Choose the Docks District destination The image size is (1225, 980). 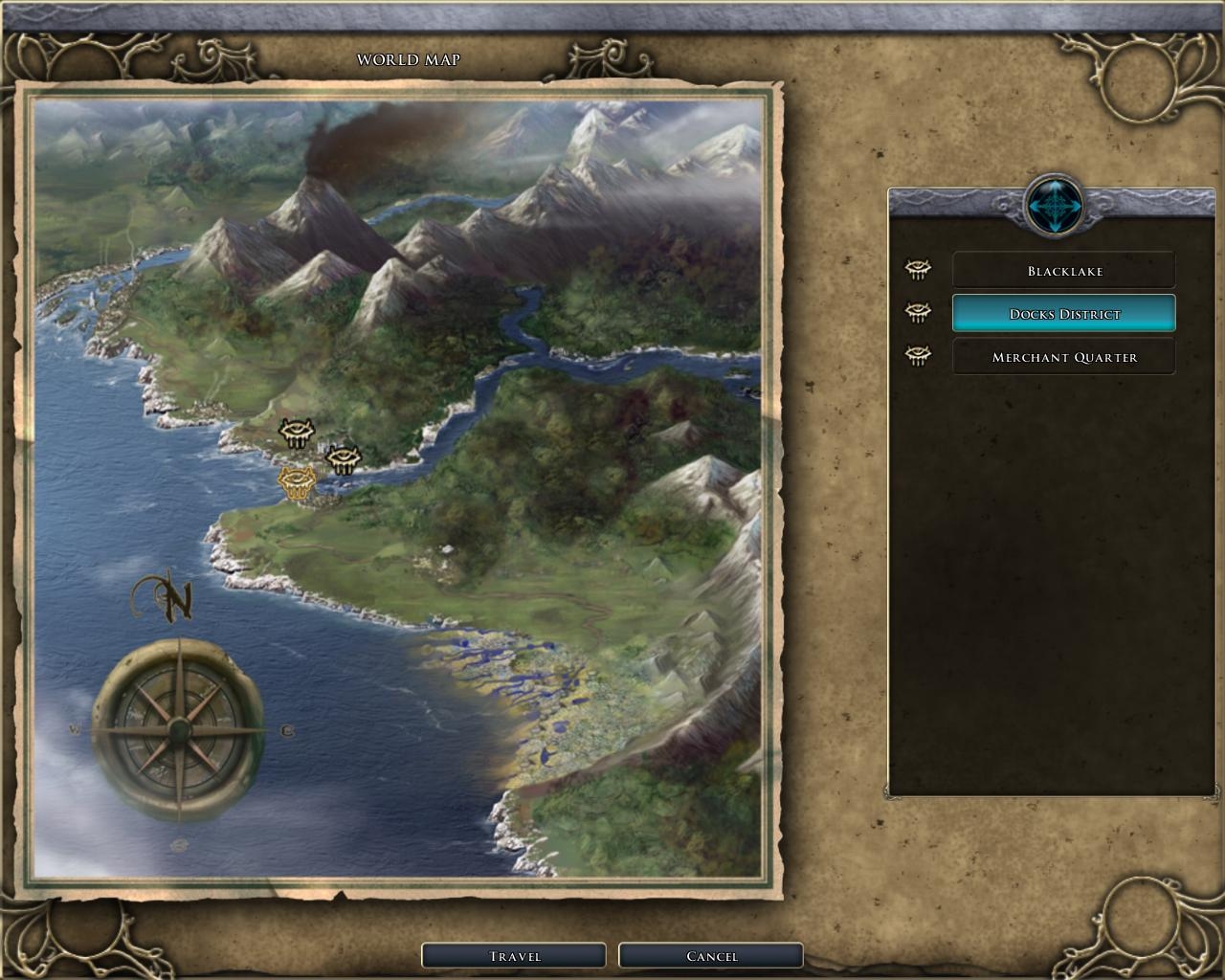1063,314
